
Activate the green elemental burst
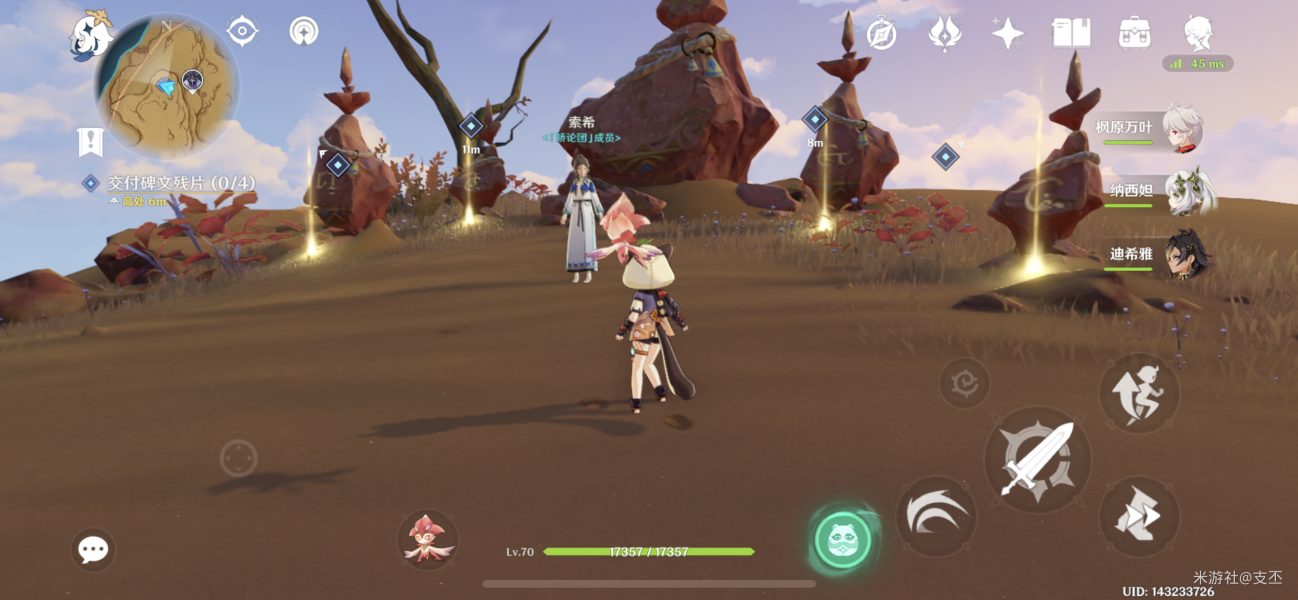click(x=842, y=541)
